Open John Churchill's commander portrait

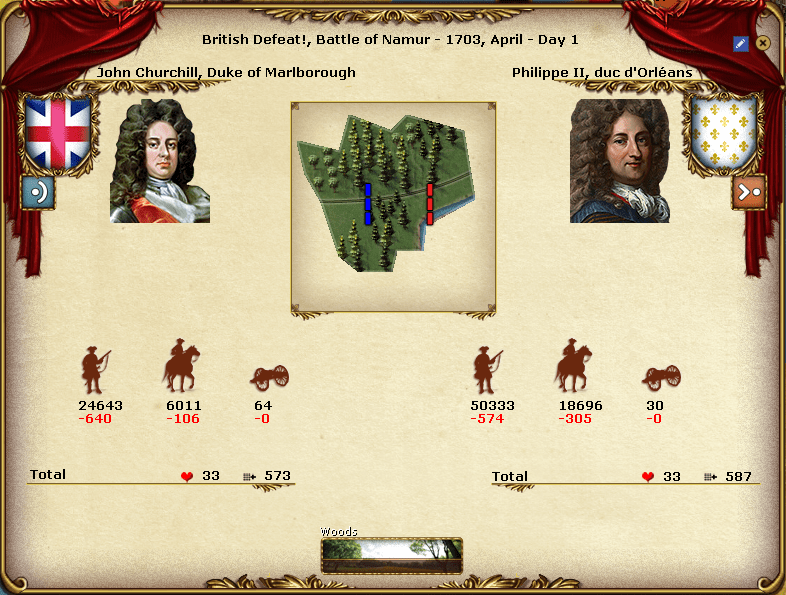tap(160, 160)
